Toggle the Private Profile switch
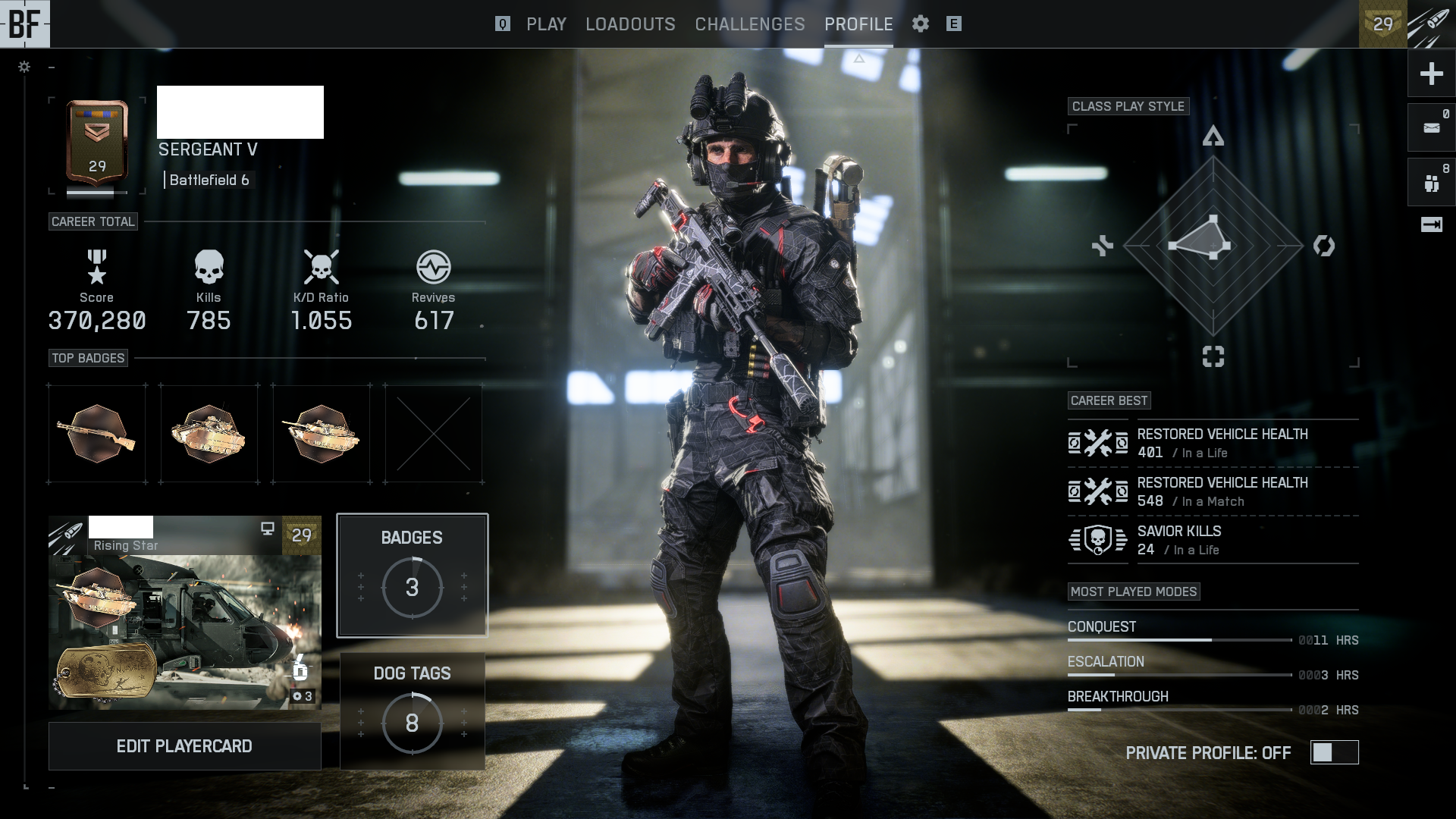 [1334, 752]
